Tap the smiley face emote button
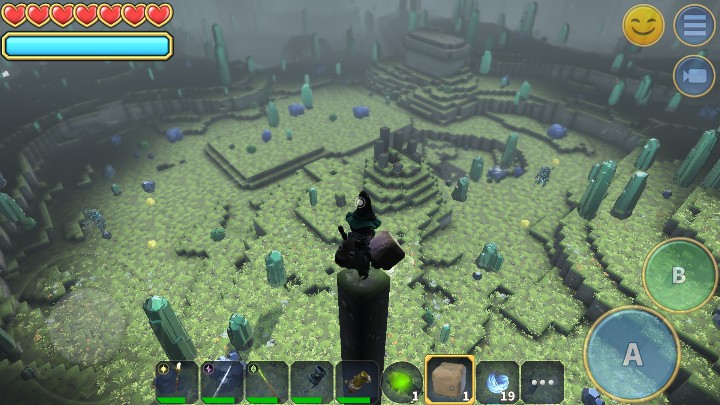The image size is (720, 405). point(643,25)
